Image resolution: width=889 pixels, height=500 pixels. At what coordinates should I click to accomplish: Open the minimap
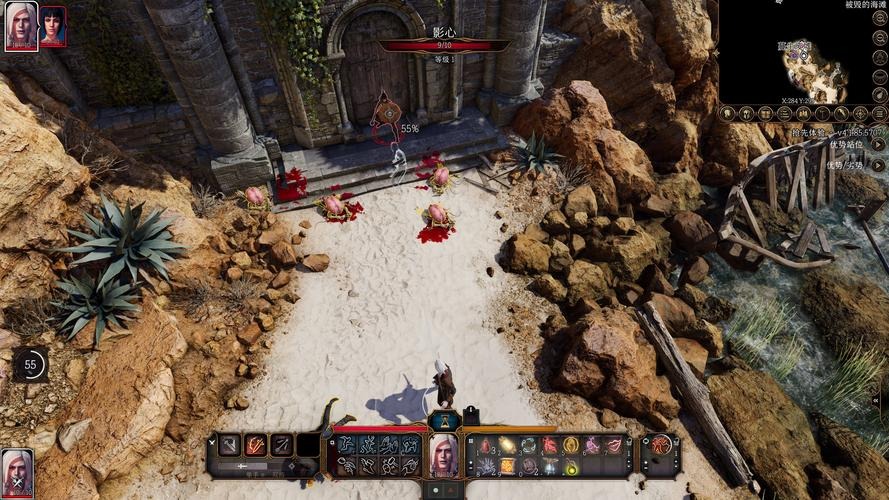click(x=802, y=60)
